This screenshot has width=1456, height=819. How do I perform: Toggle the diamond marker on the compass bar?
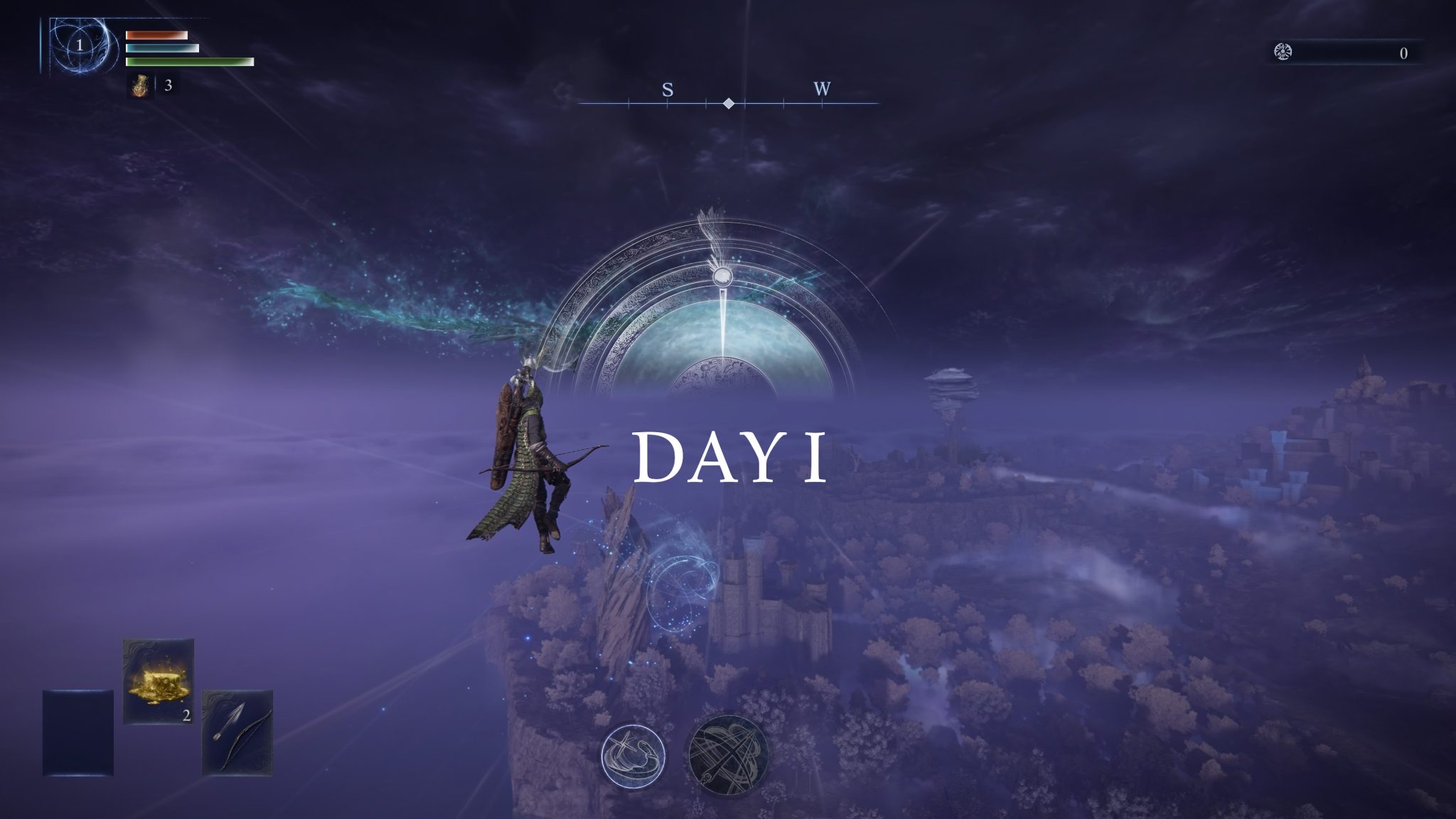[729, 104]
